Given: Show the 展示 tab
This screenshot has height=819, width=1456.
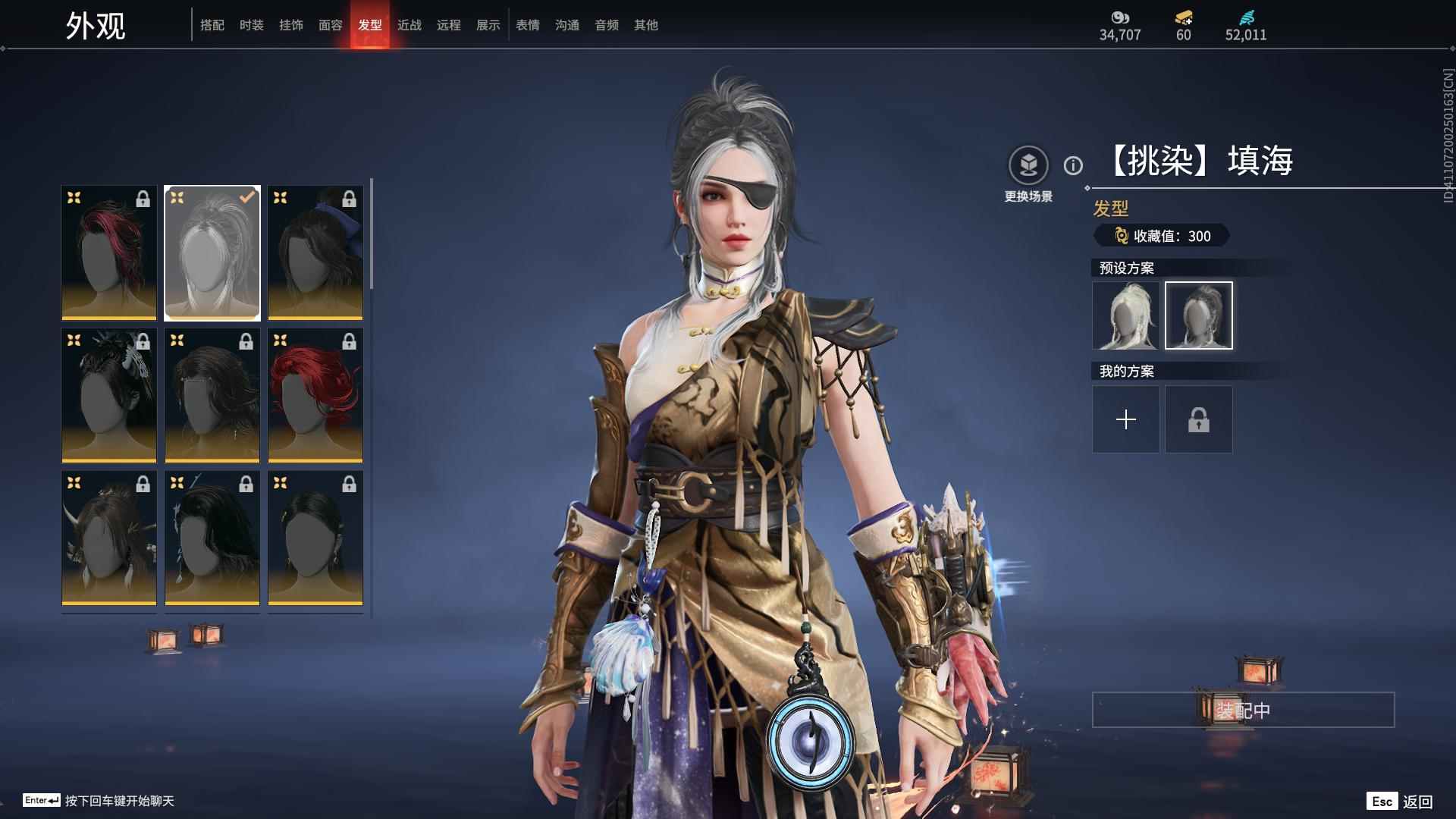Looking at the screenshot, I should click(488, 25).
